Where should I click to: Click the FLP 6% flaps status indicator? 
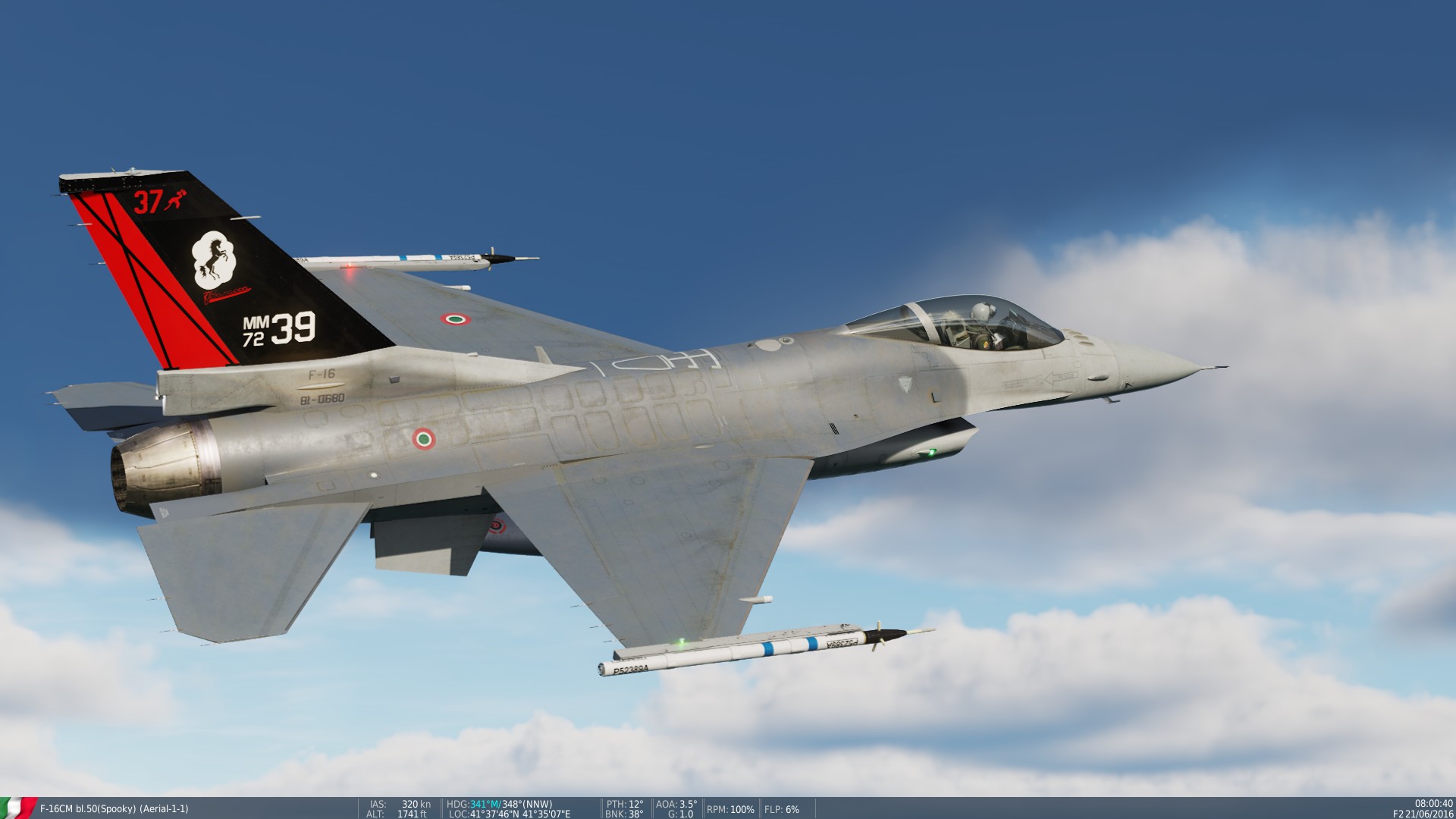pyautogui.click(x=781, y=808)
